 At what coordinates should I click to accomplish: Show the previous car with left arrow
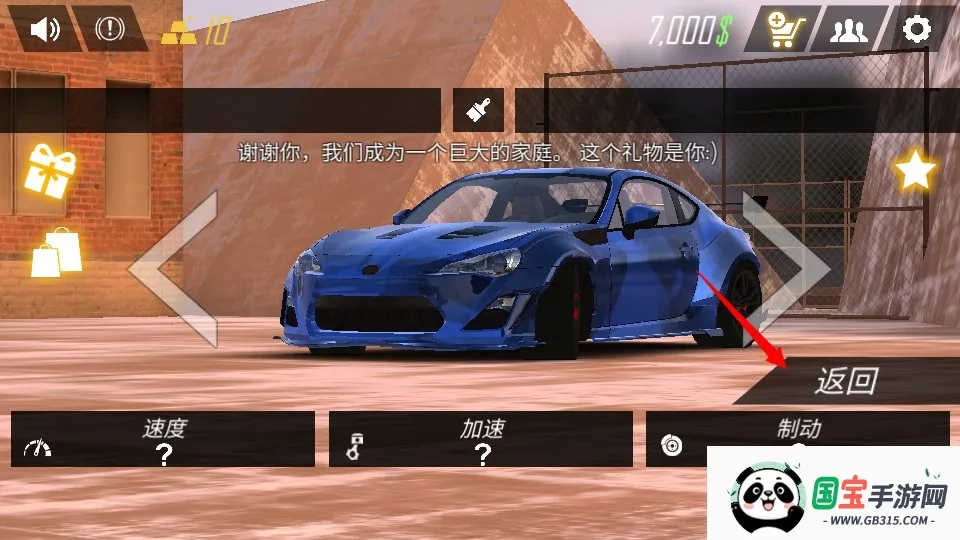(180, 268)
